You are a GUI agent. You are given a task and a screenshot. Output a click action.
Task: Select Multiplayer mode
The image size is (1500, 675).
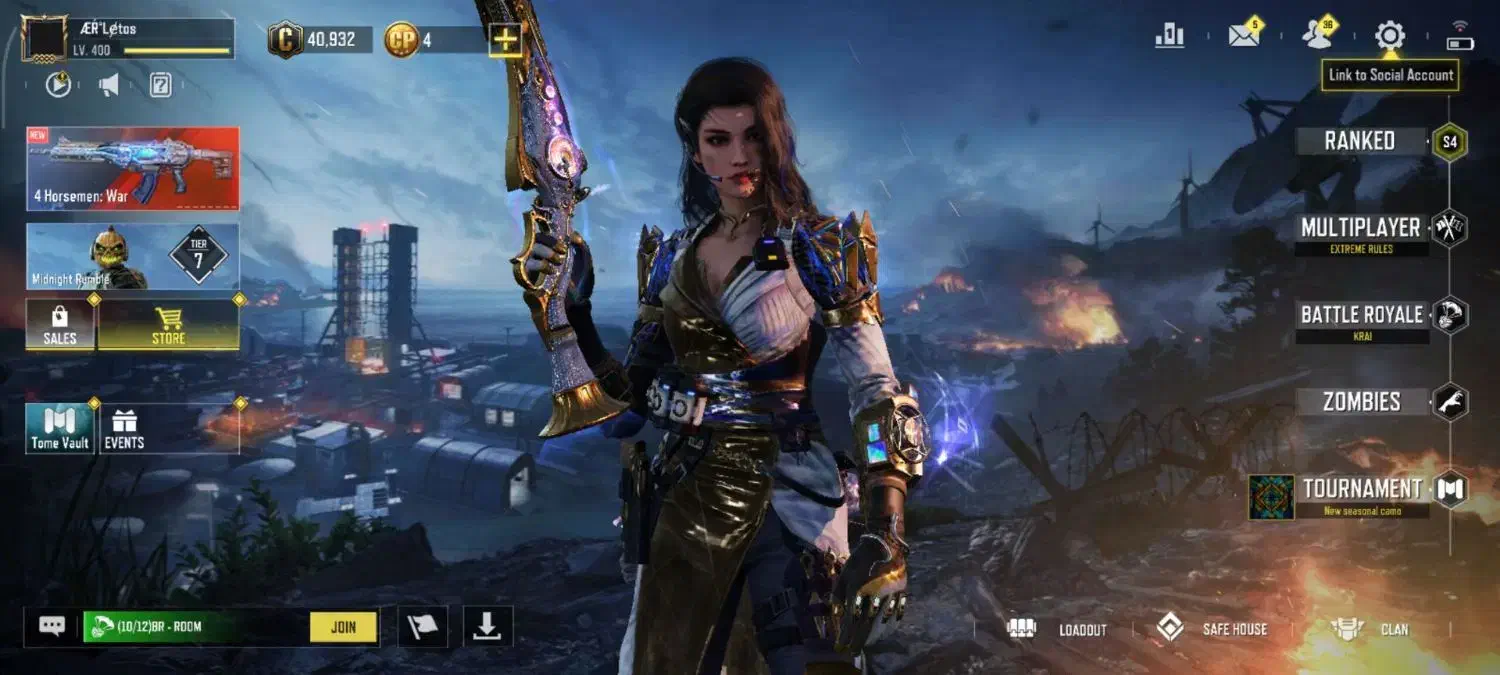tap(1360, 228)
